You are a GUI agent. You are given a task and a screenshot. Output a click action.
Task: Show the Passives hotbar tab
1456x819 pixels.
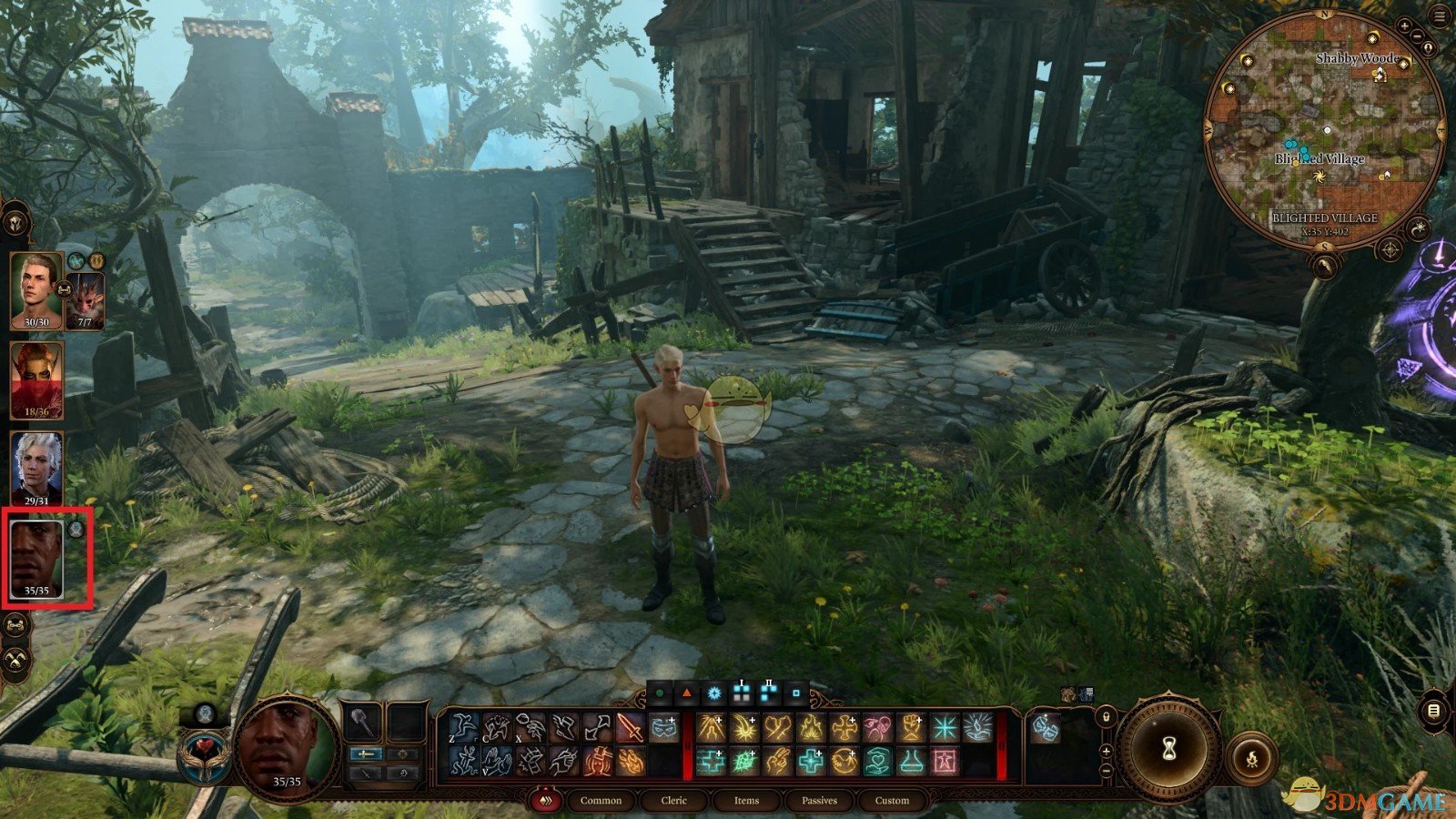coord(819,801)
